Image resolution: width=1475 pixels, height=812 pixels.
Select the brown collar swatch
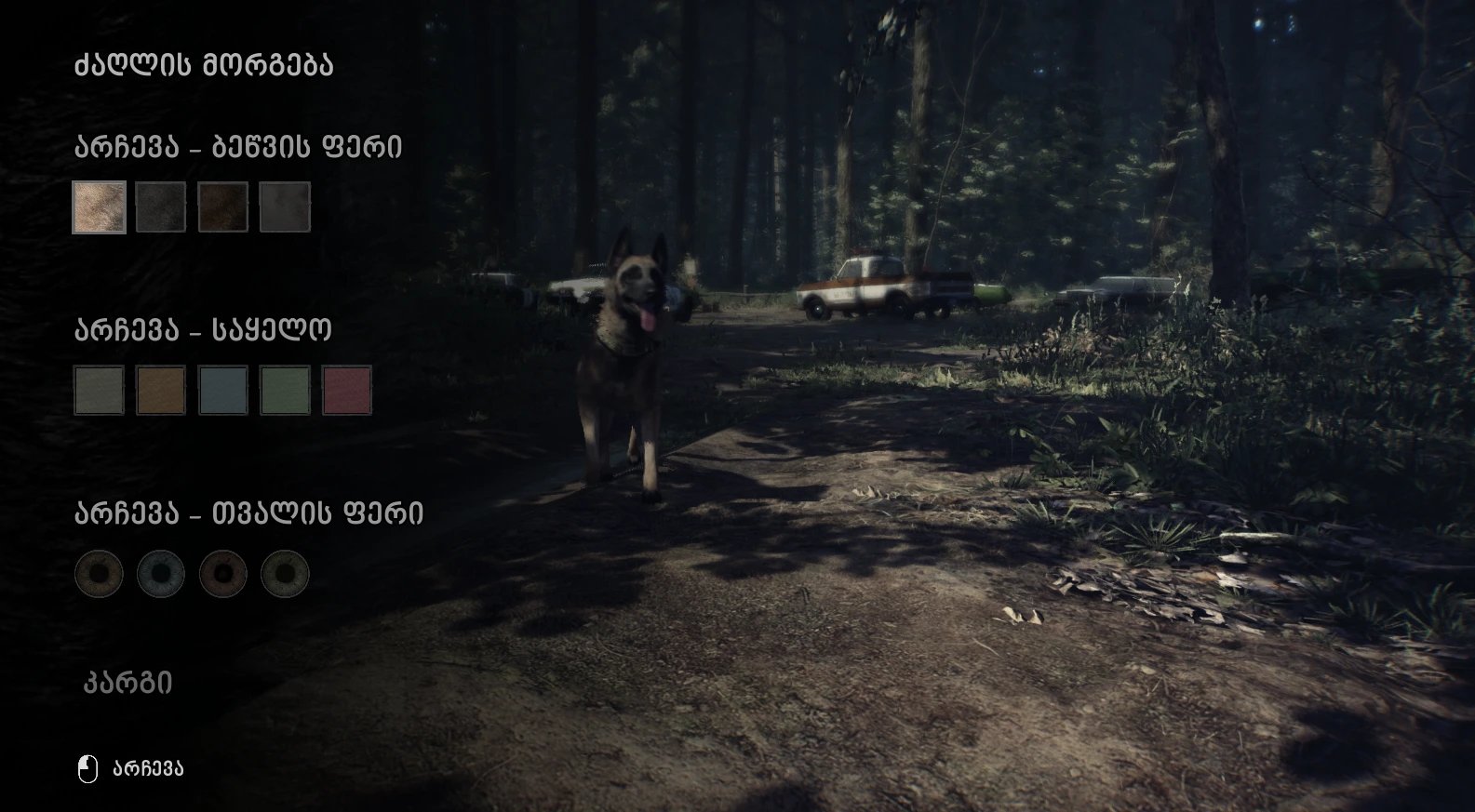pyautogui.click(x=161, y=390)
